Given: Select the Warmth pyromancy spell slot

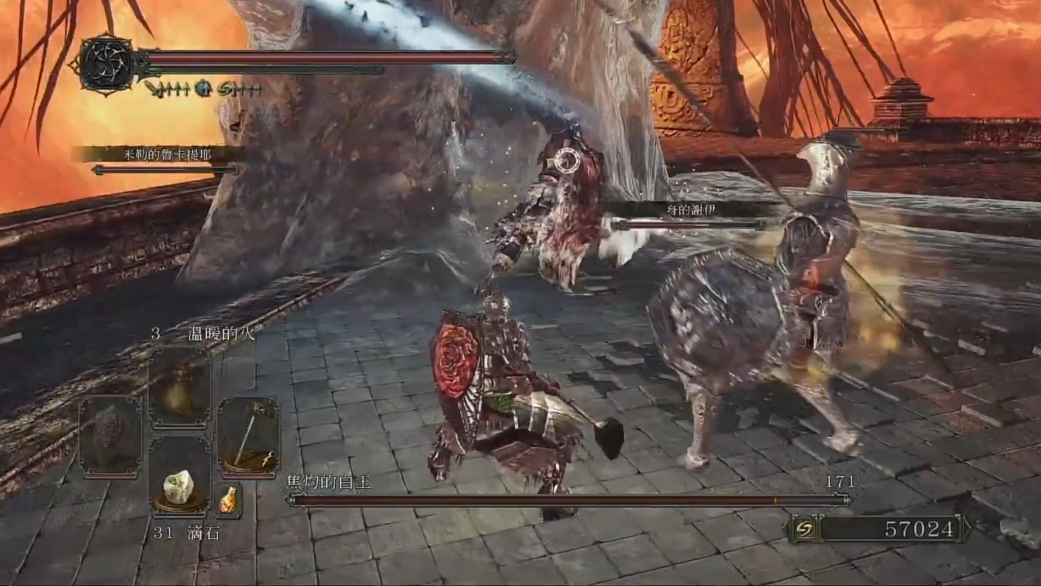Looking at the screenshot, I should (180, 386).
